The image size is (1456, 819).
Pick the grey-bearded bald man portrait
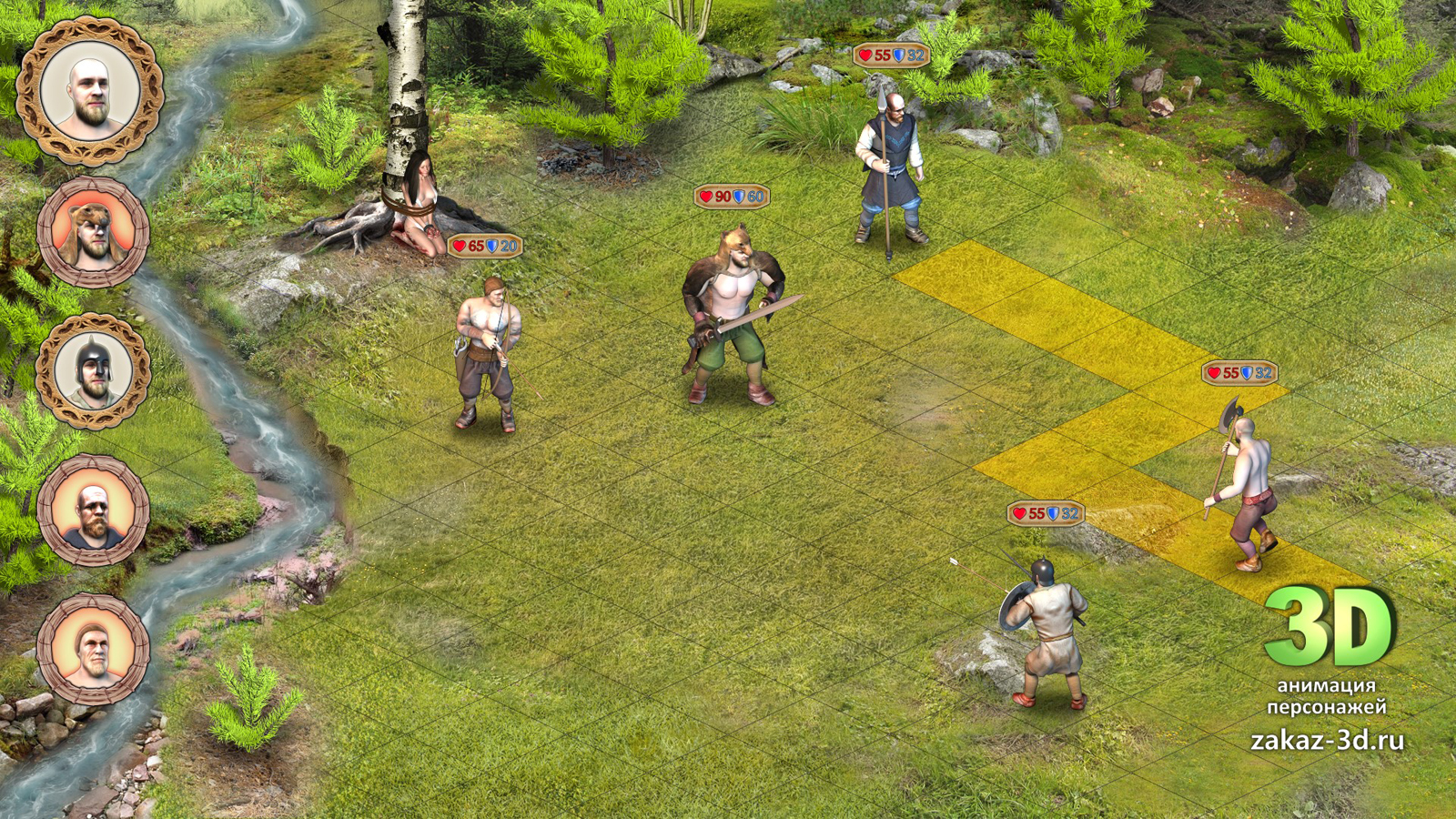(x=93, y=511)
